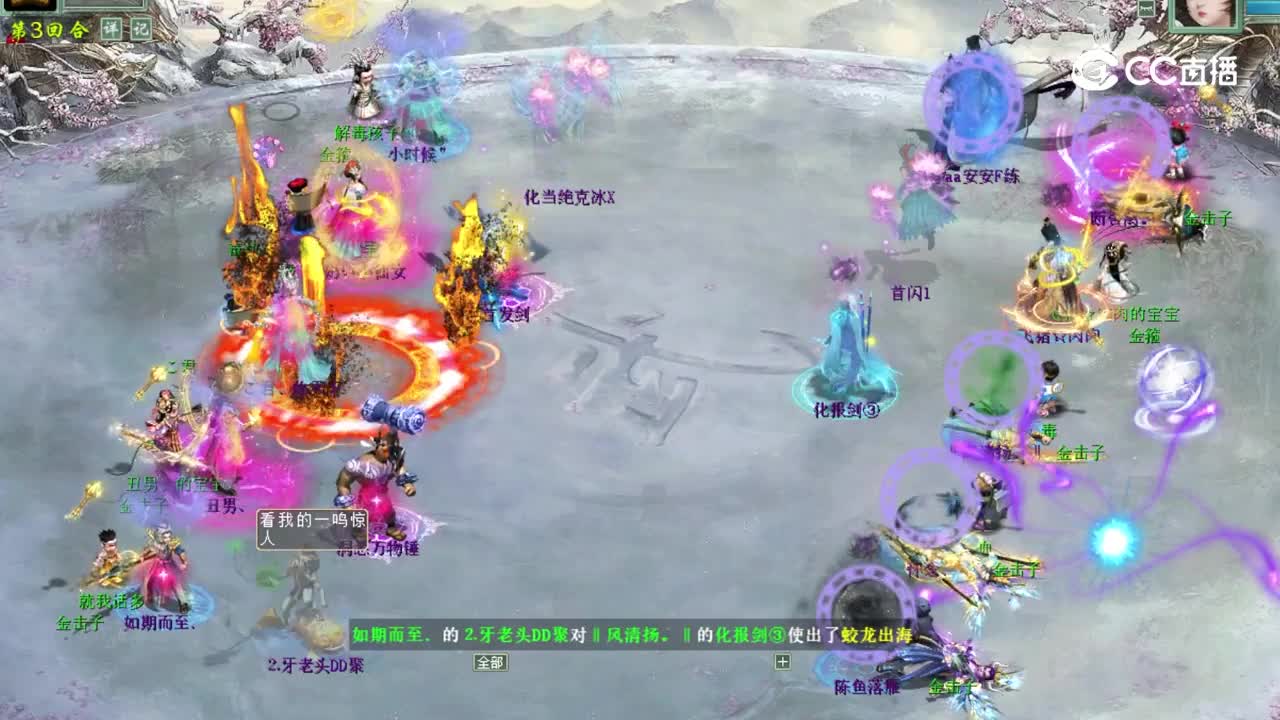This screenshot has height=720, width=1280.
Task: Click the CC直播 streaming logo
Action: (1155, 68)
